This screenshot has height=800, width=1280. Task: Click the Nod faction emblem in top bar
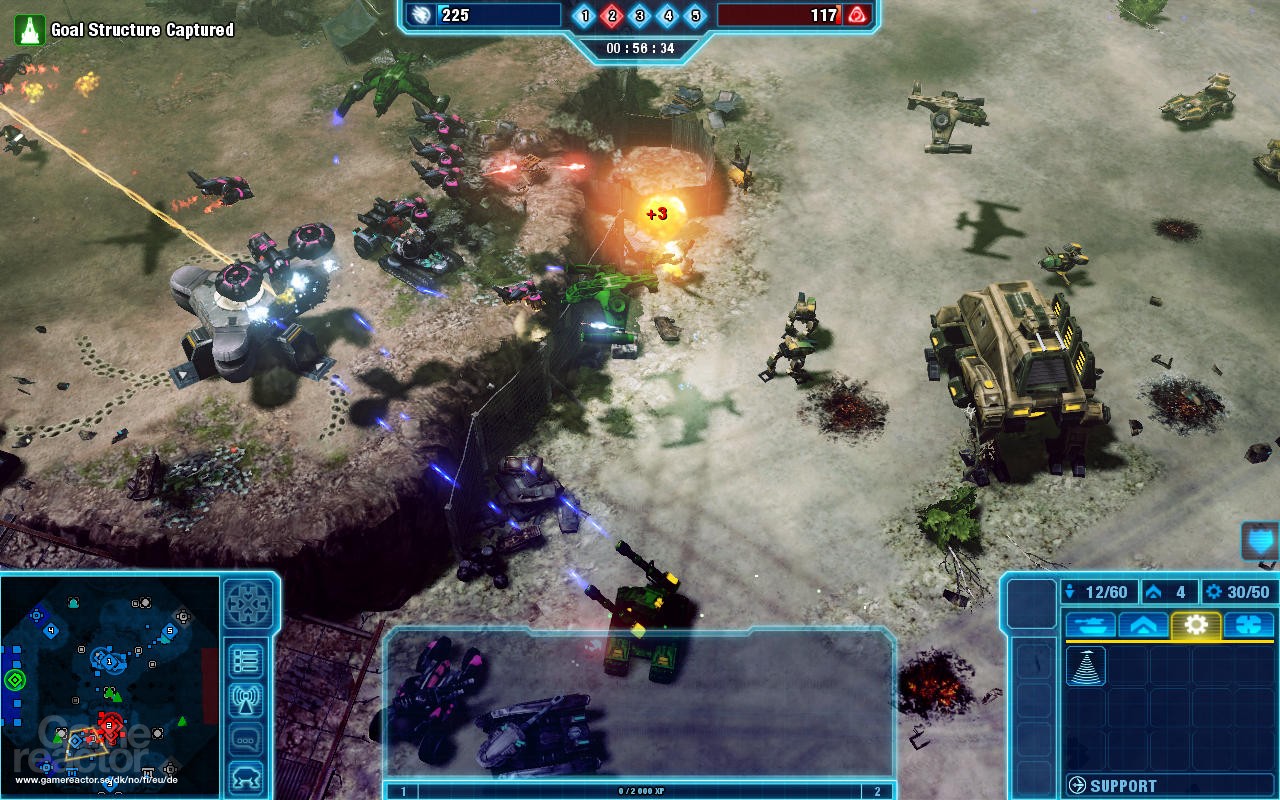coord(855,15)
